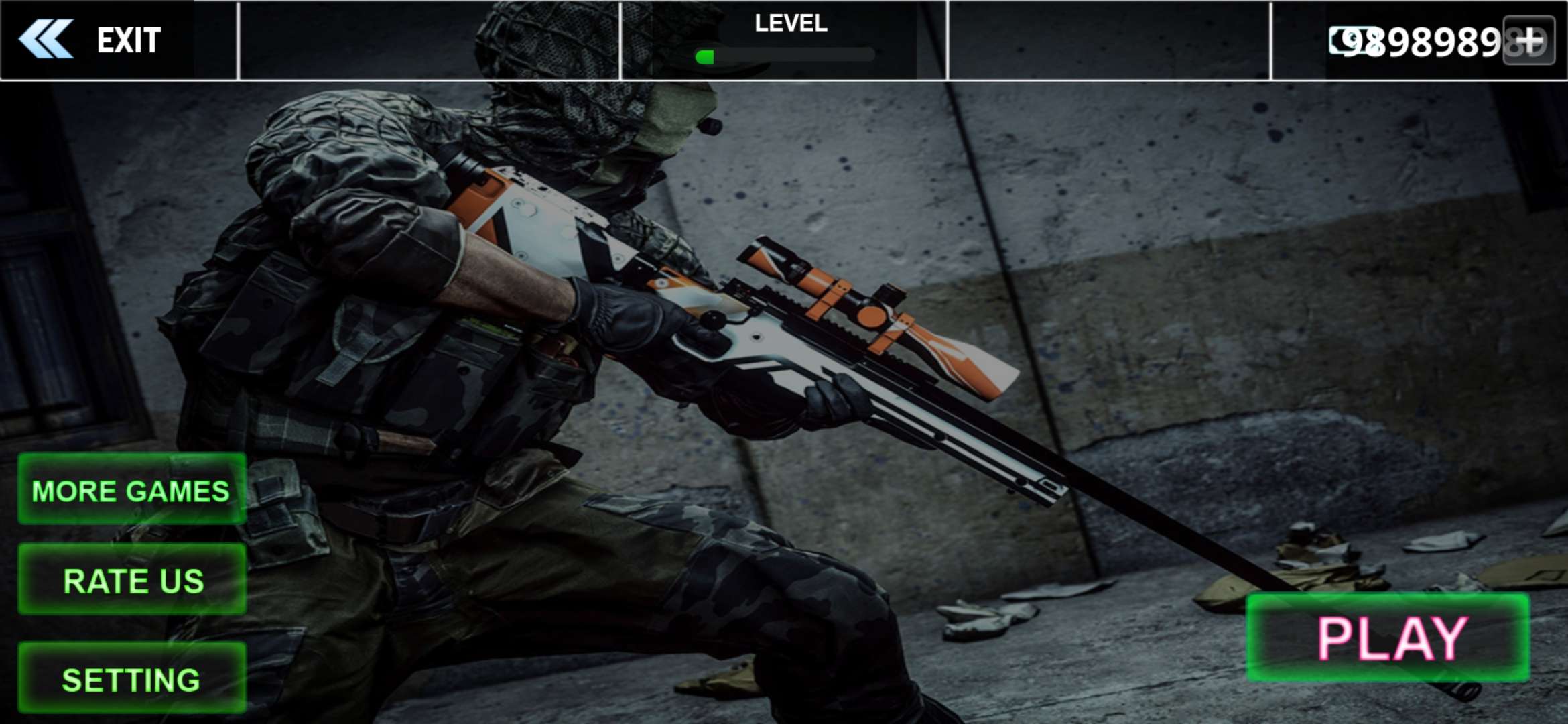Open the SETTING menu
1568x724 pixels.
132,678
